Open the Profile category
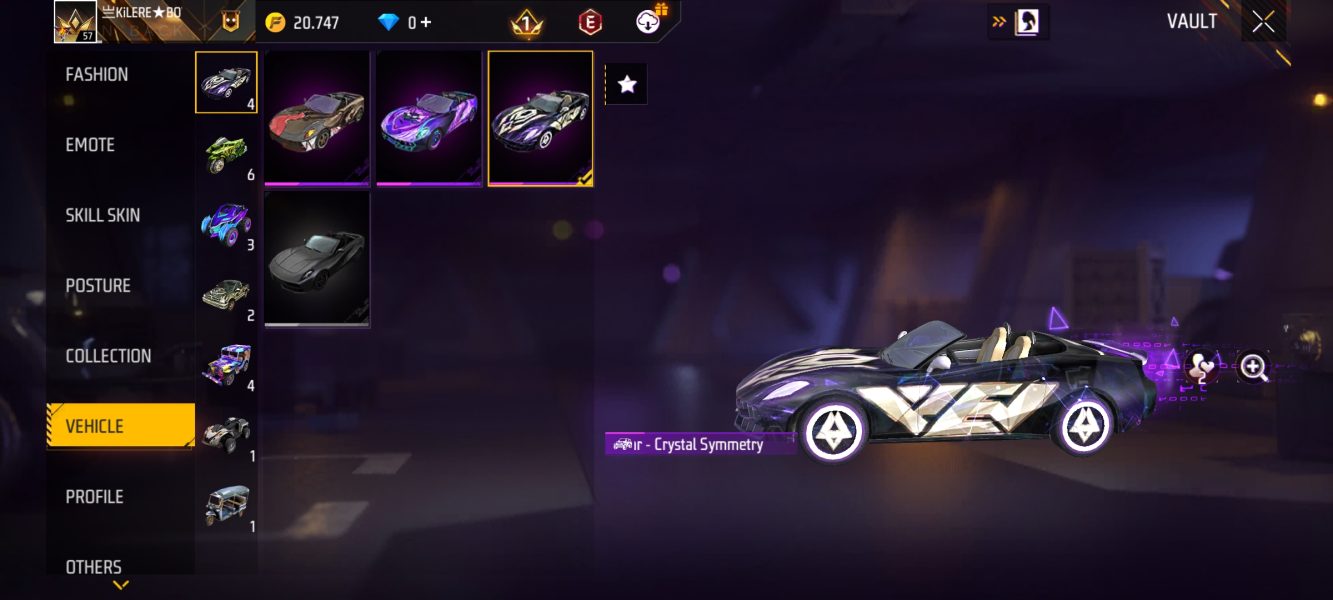This screenshot has width=1333, height=600. click(94, 497)
